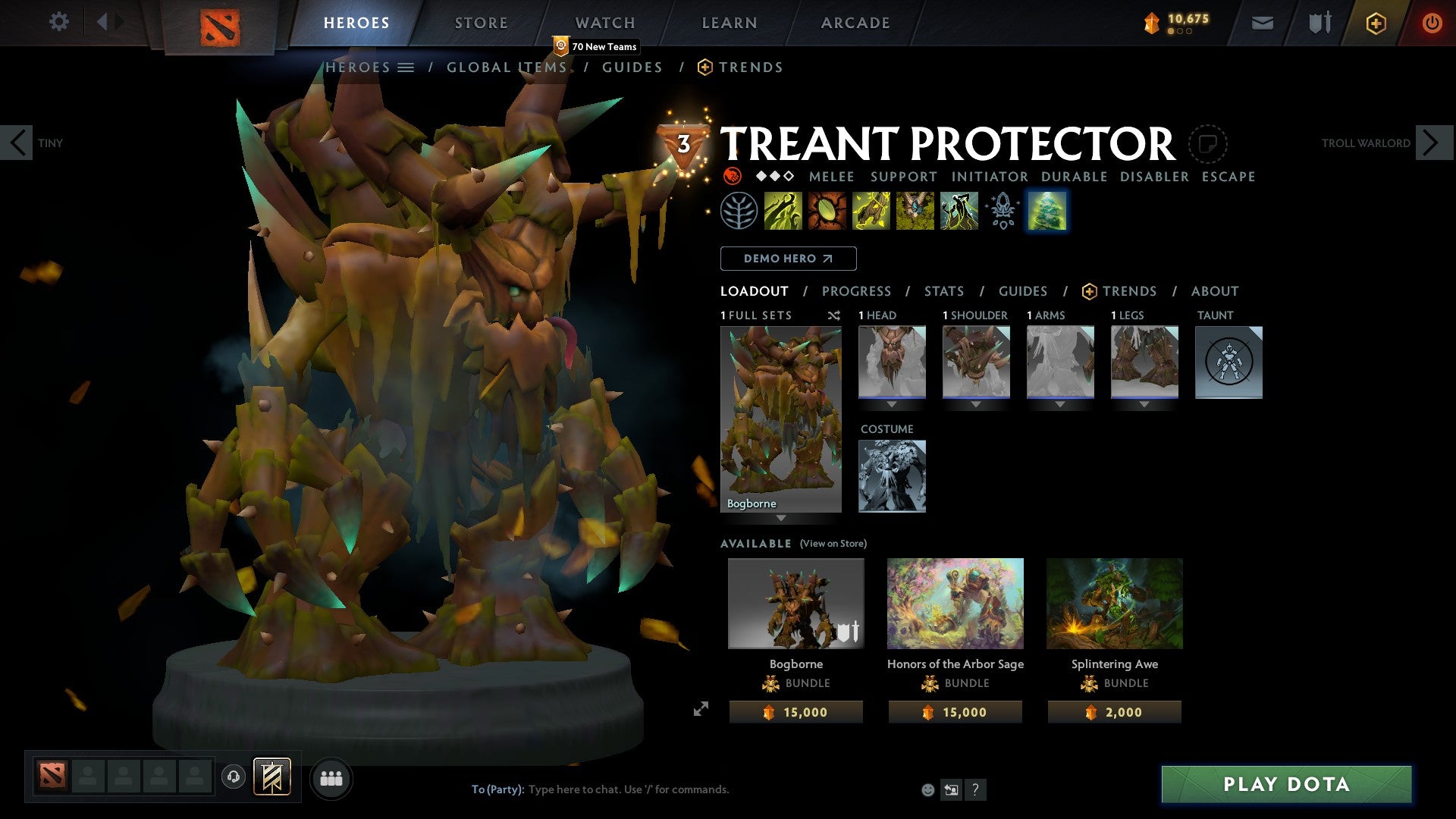The height and width of the screenshot is (819, 1456).
Task: Open the Overgrowth ability icon
Action: (958, 211)
